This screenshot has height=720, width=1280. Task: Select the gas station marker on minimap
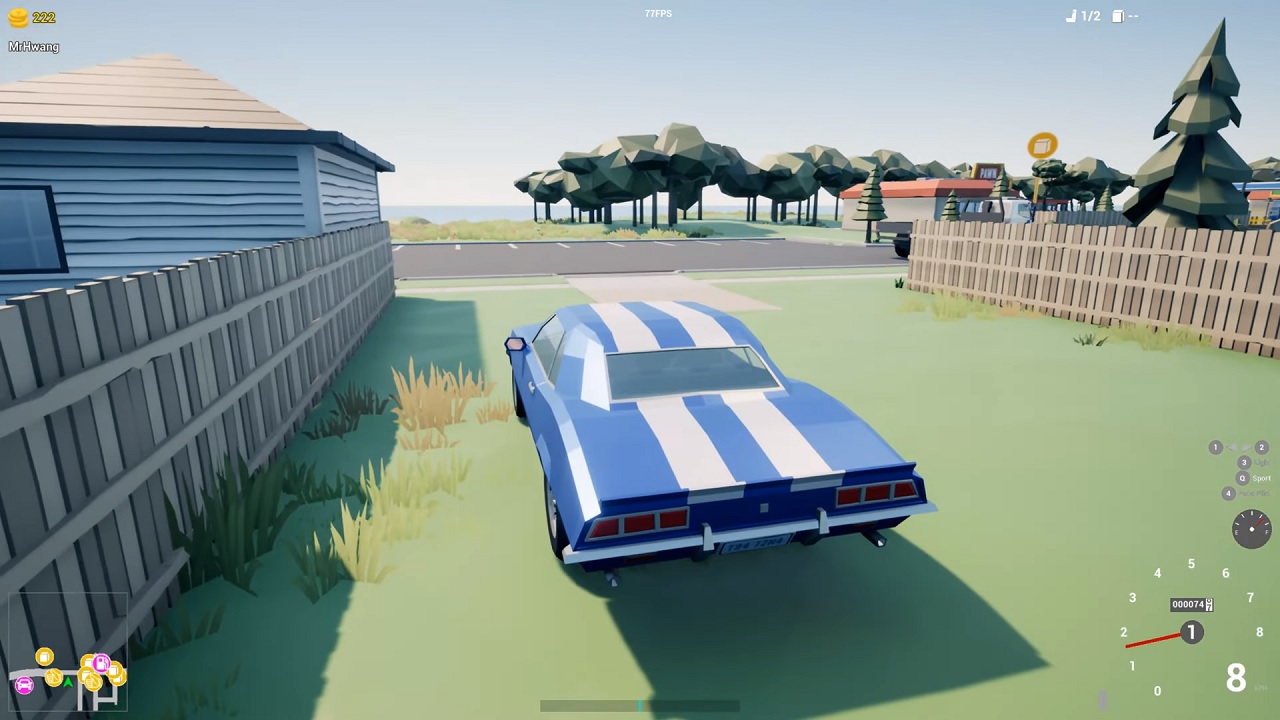102,663
